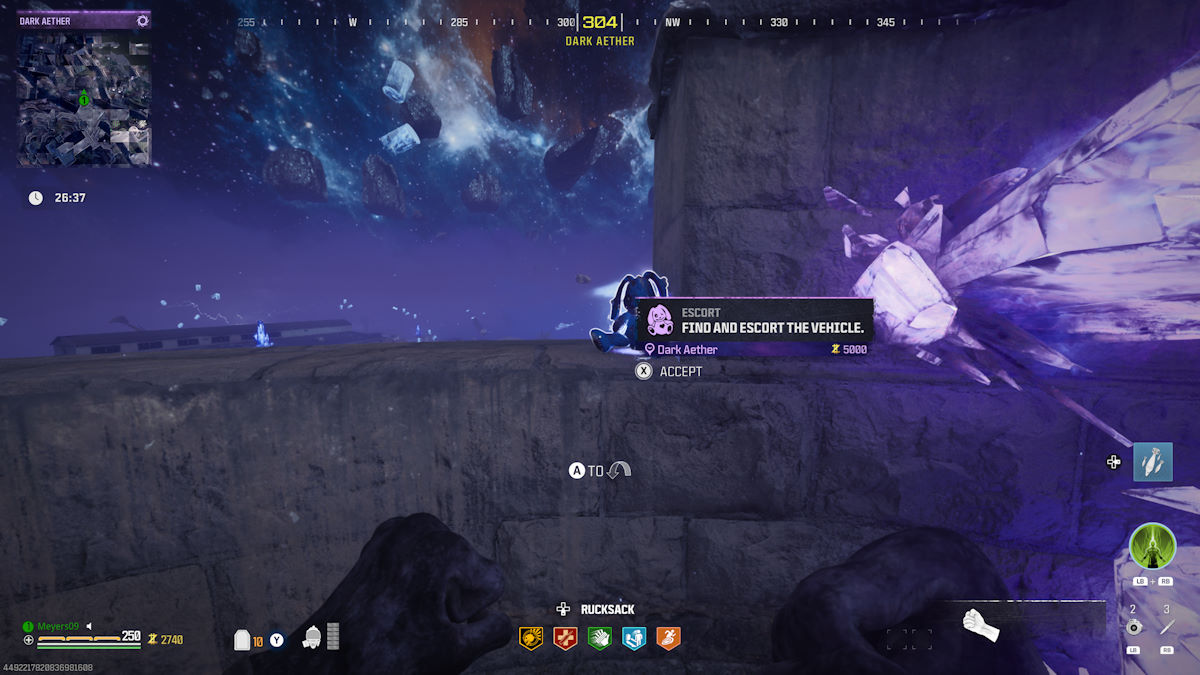The width and height of the screenshot is (1200, 675).
Task: Select the green hand Speed Cola perk
Action: coord(599,637)
